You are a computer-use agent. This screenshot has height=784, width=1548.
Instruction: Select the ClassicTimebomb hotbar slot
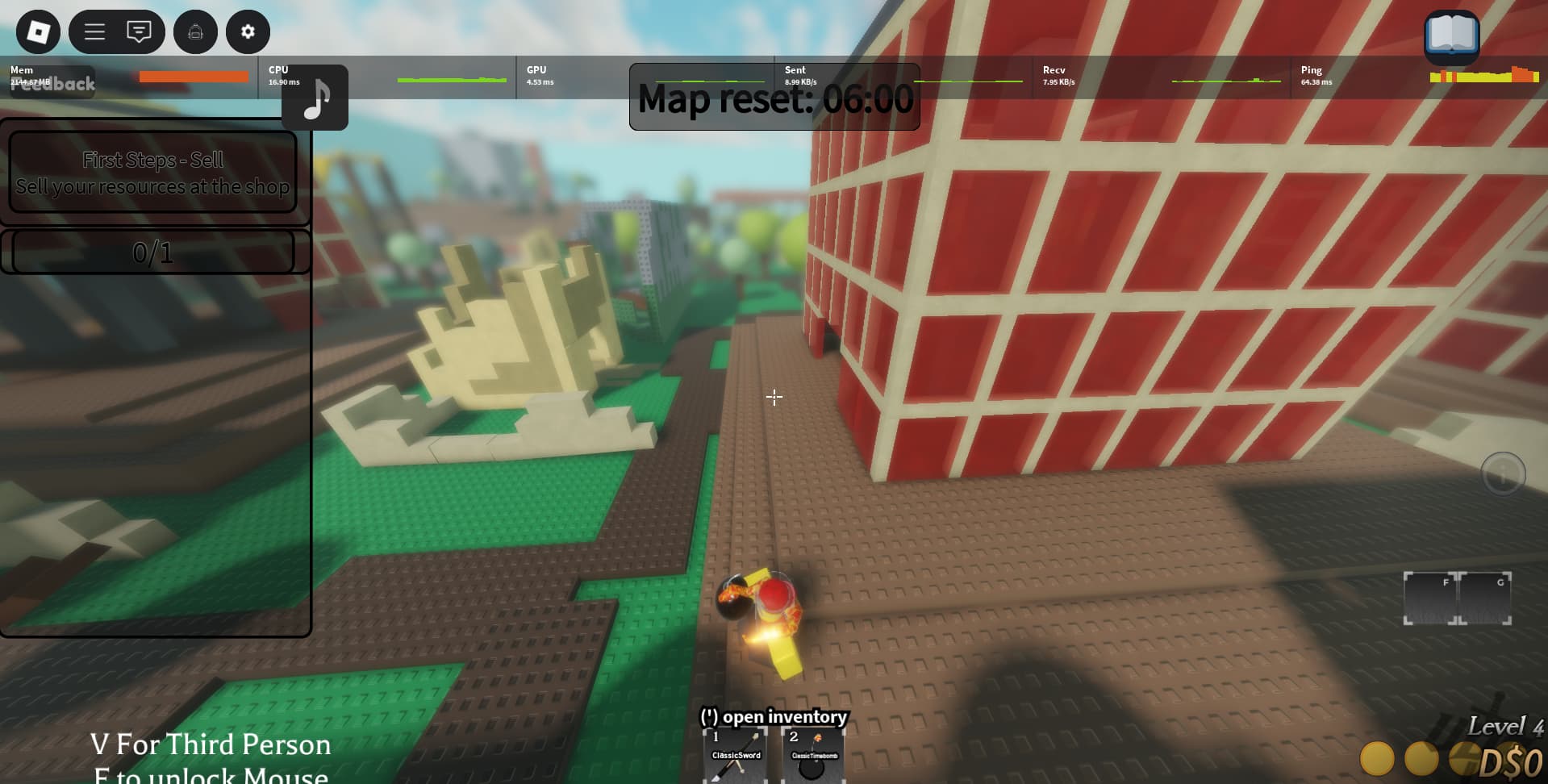pos(813,757)
